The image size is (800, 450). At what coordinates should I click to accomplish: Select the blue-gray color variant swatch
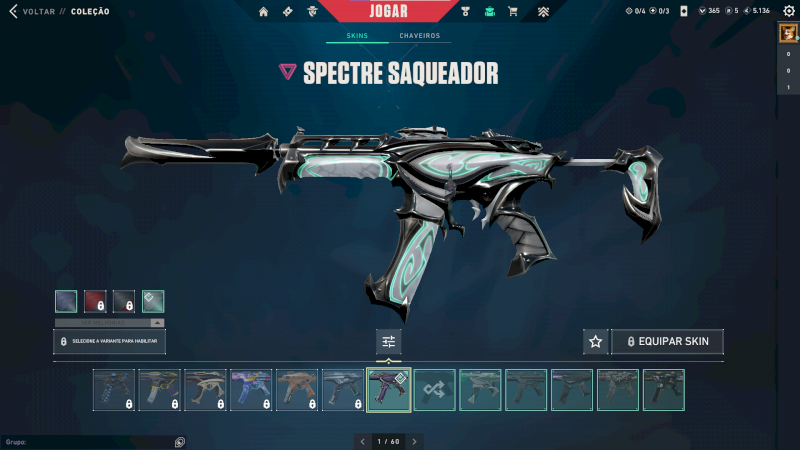[66, 301]
